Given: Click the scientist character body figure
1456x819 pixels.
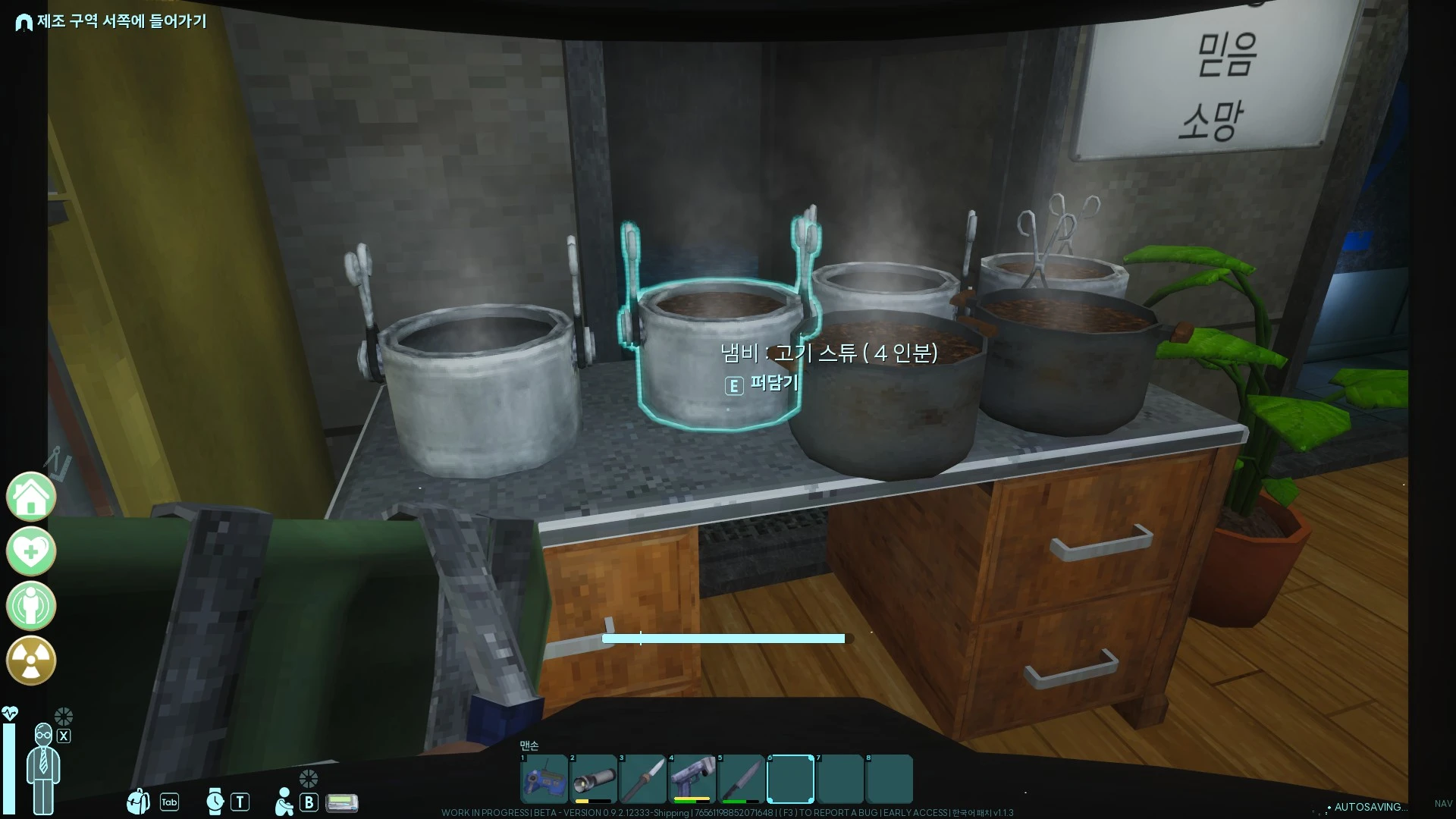Looking at the screenshot, I should [x=43, y=770].
